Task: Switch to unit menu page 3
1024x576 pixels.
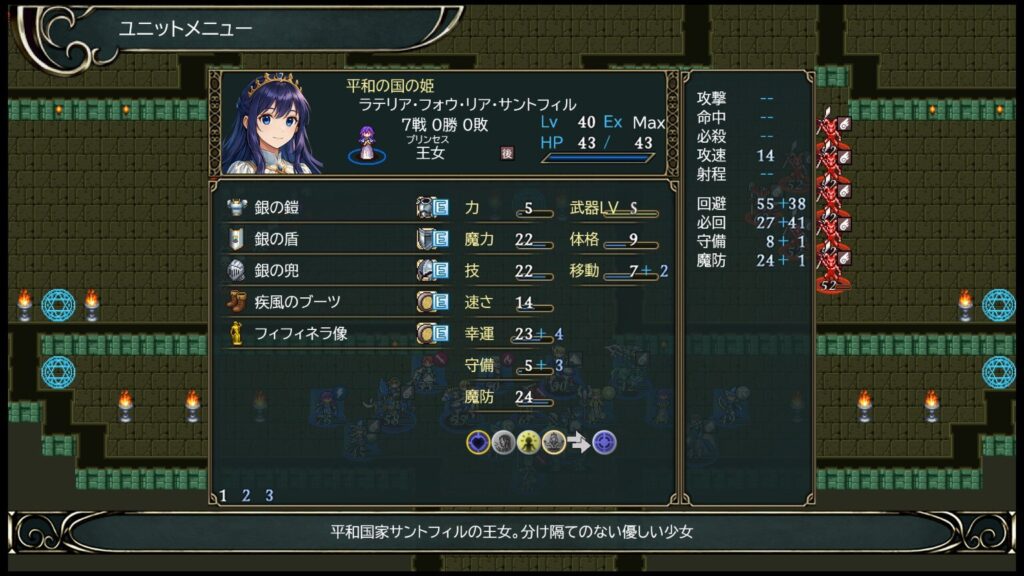Action: (268, 495)
